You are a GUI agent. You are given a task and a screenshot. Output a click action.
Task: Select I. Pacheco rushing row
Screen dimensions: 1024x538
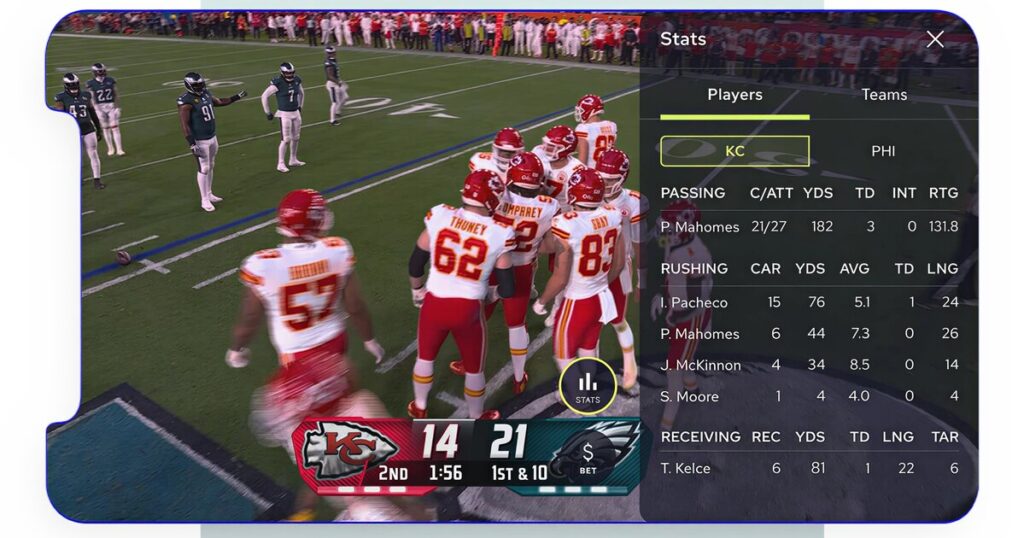808,303
